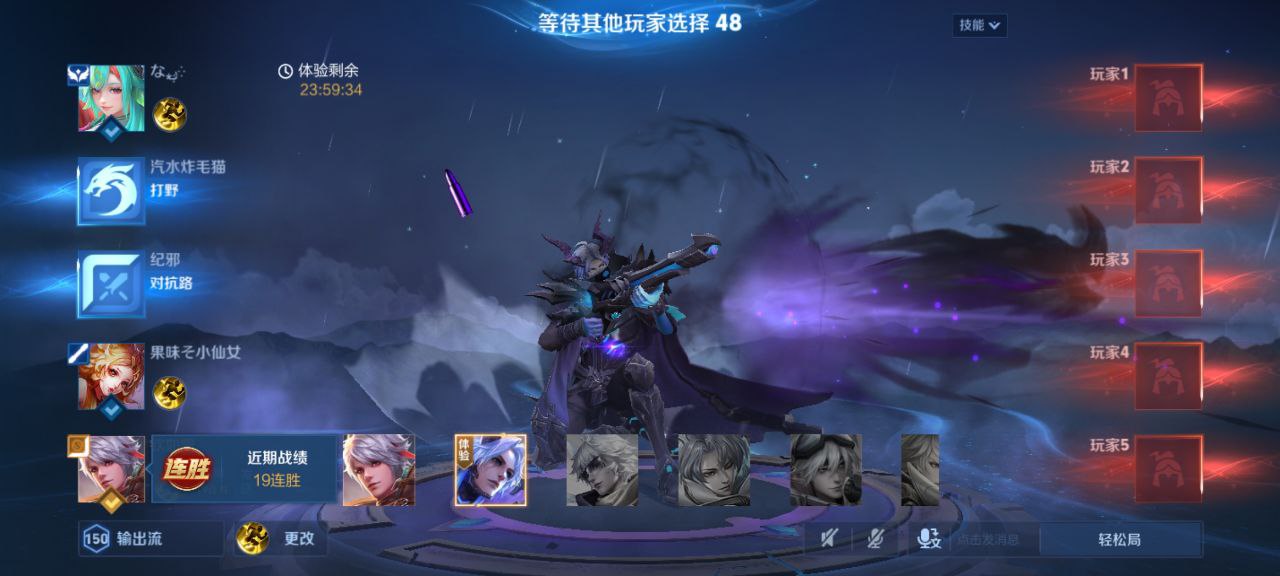This screenshot has height=576, width=1280.
Task: Select teammate 汽水炸毛猫 jungle slot
Action: coord(112,191)
